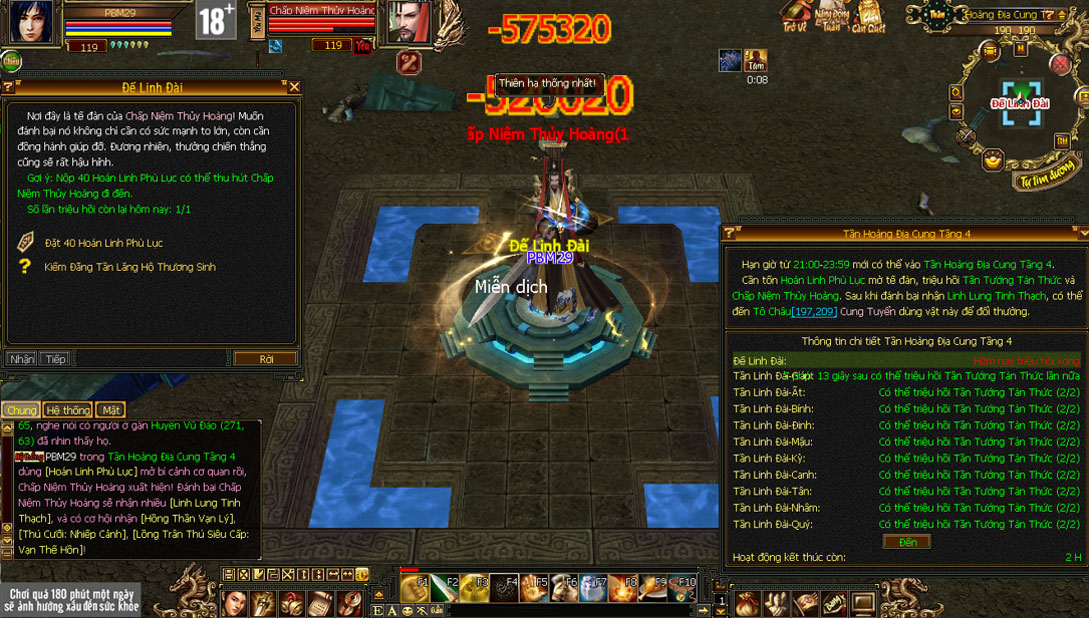1089x618 pixels.
Task: Select 'Kiếm Đăng Tần Lăng Hộ Thương Sinh' option
Action: 129,267
